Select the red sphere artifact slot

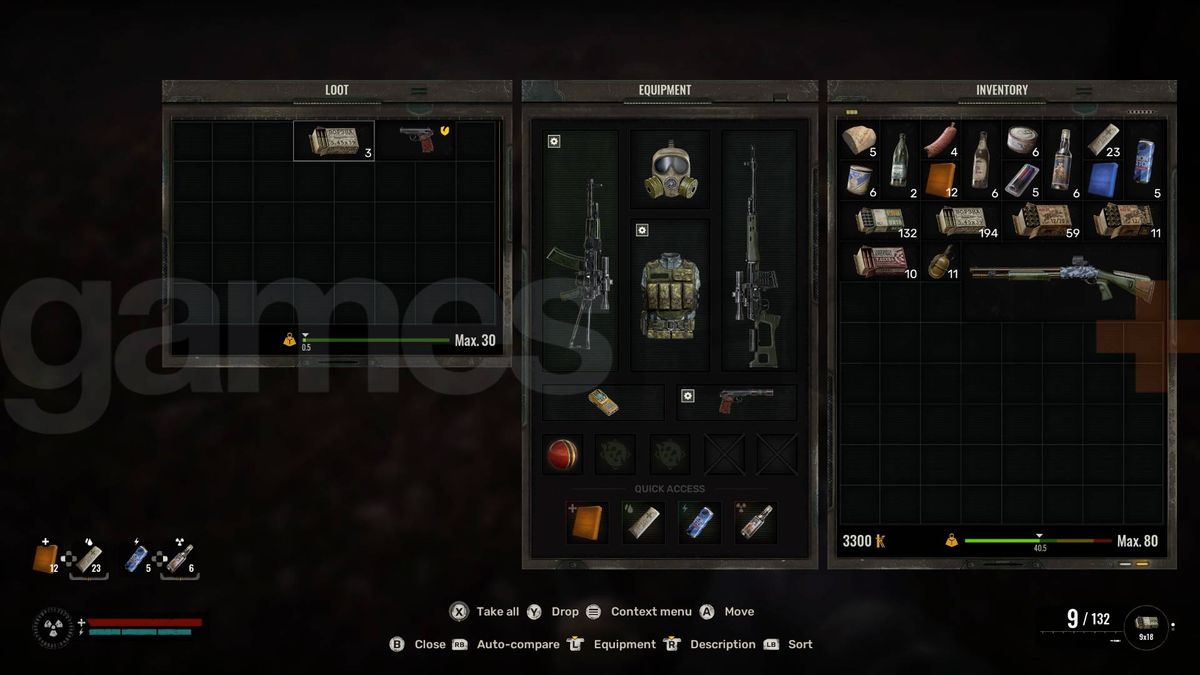(x=562, y=455)
